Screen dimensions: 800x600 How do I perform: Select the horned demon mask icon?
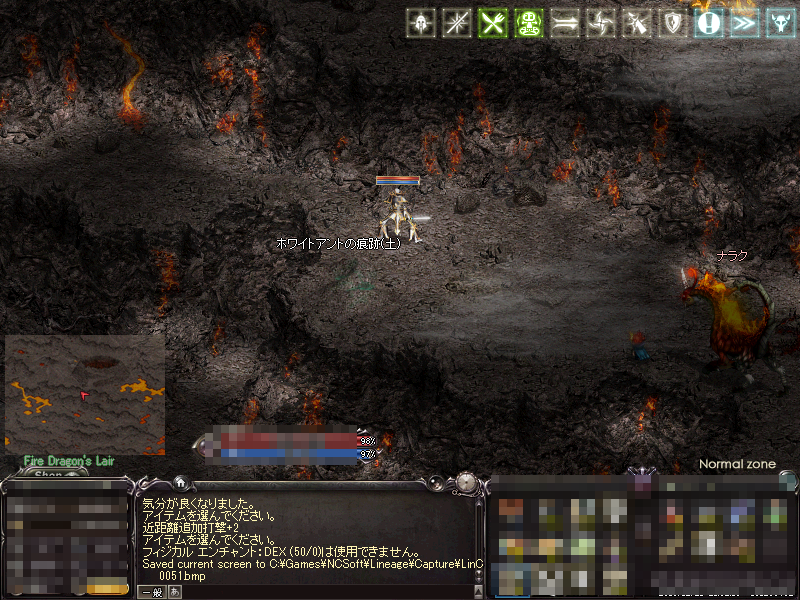pyautogui.click(x=781, y=23)
